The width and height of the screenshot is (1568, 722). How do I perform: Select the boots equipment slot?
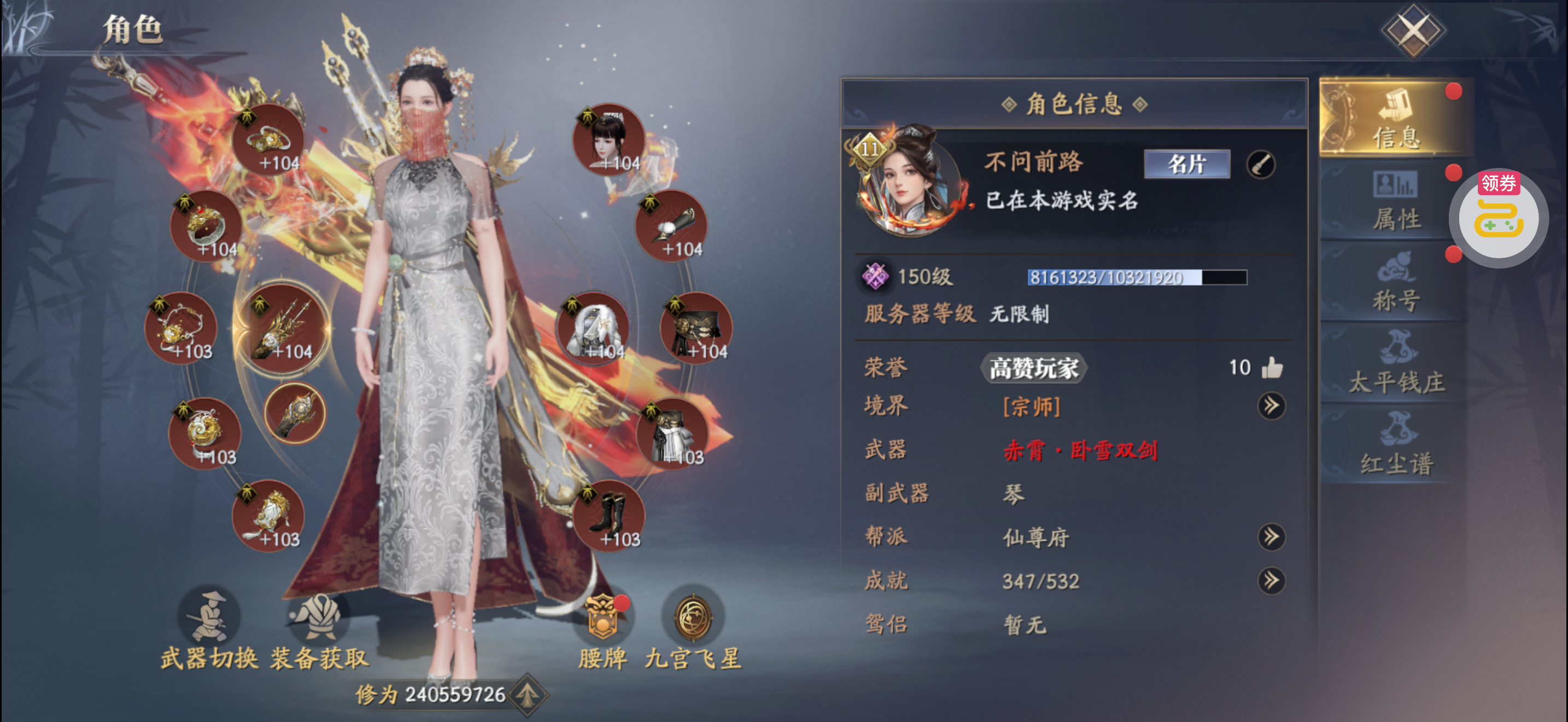[609, 516]
